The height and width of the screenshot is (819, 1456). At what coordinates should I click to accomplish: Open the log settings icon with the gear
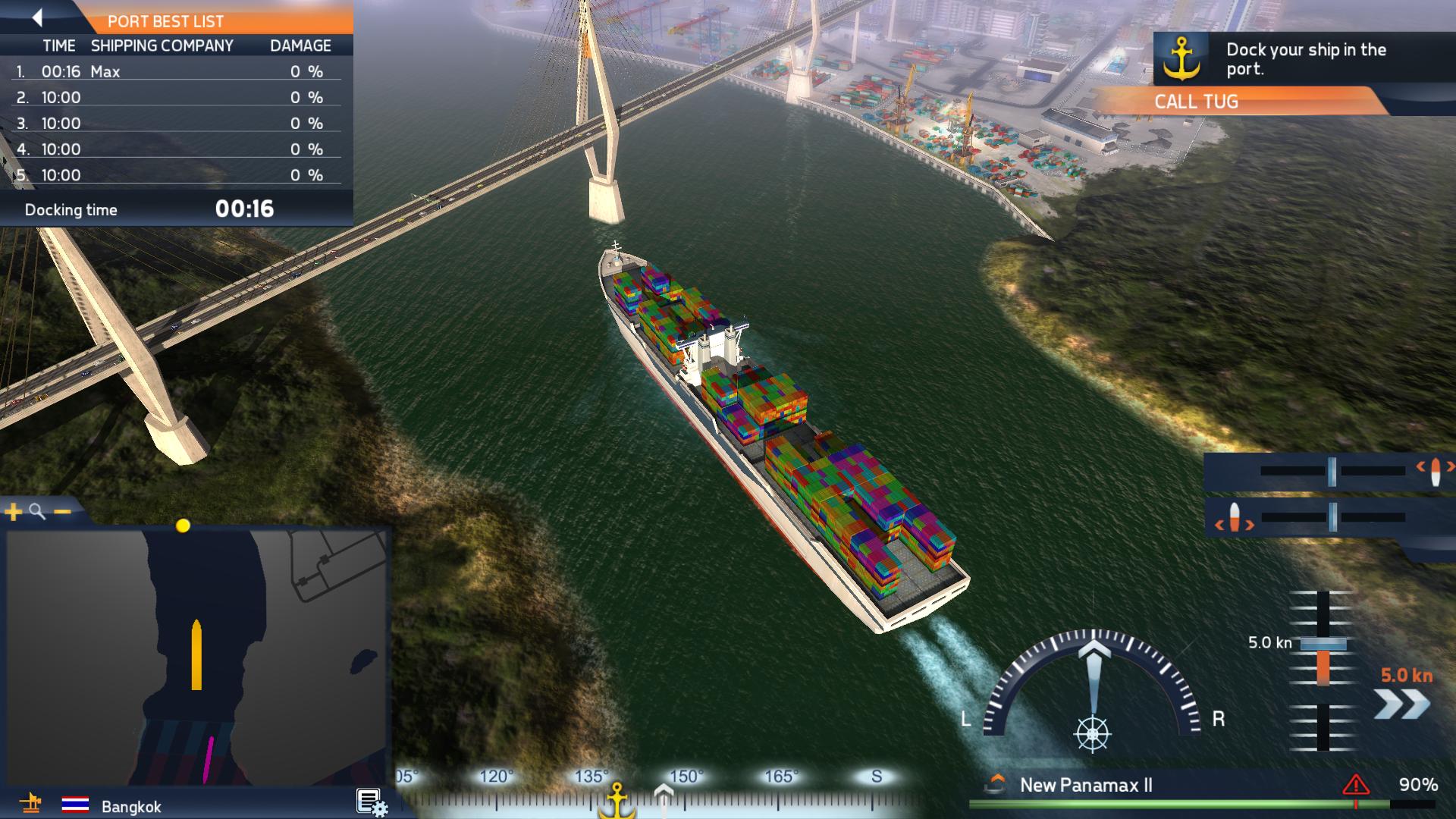(369, 800)
